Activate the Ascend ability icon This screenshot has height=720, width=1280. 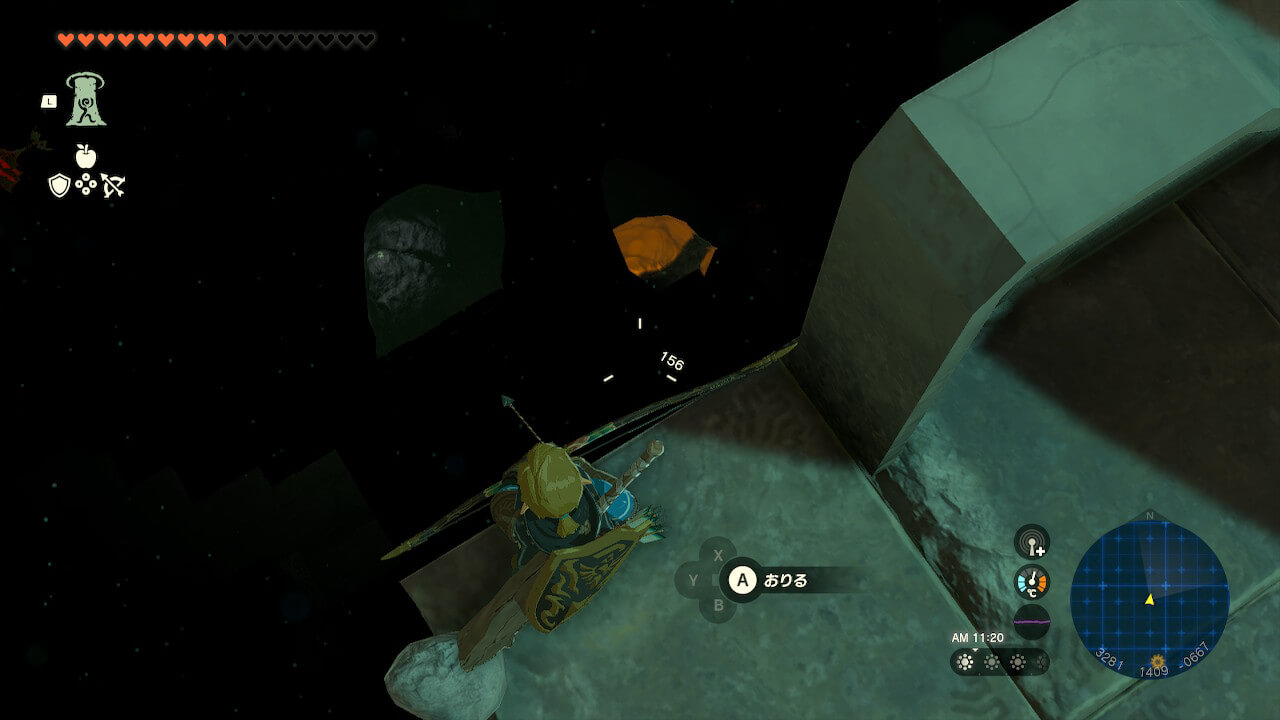tap(86, 100)
